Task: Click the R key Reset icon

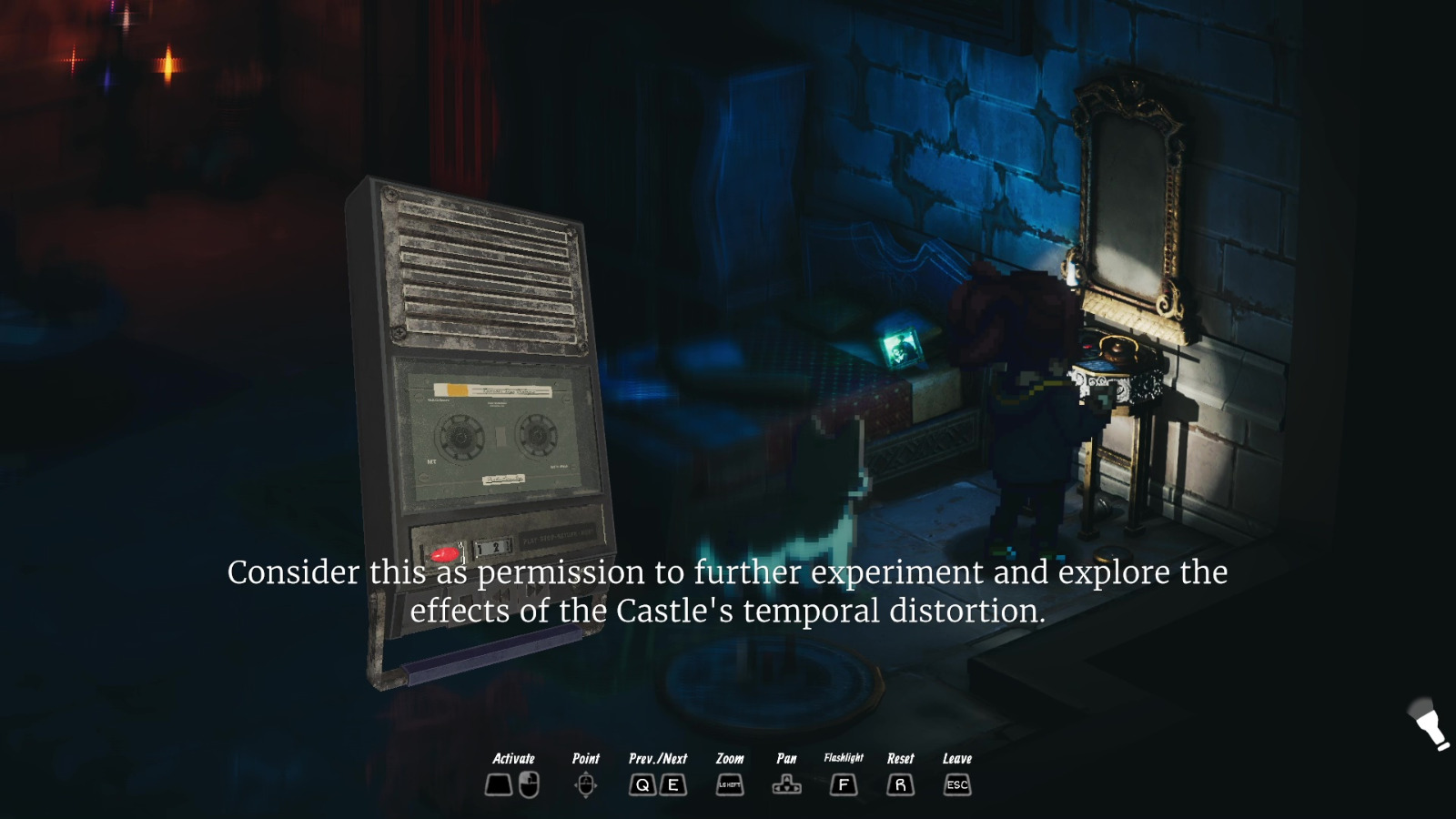Action: (900, 784)
